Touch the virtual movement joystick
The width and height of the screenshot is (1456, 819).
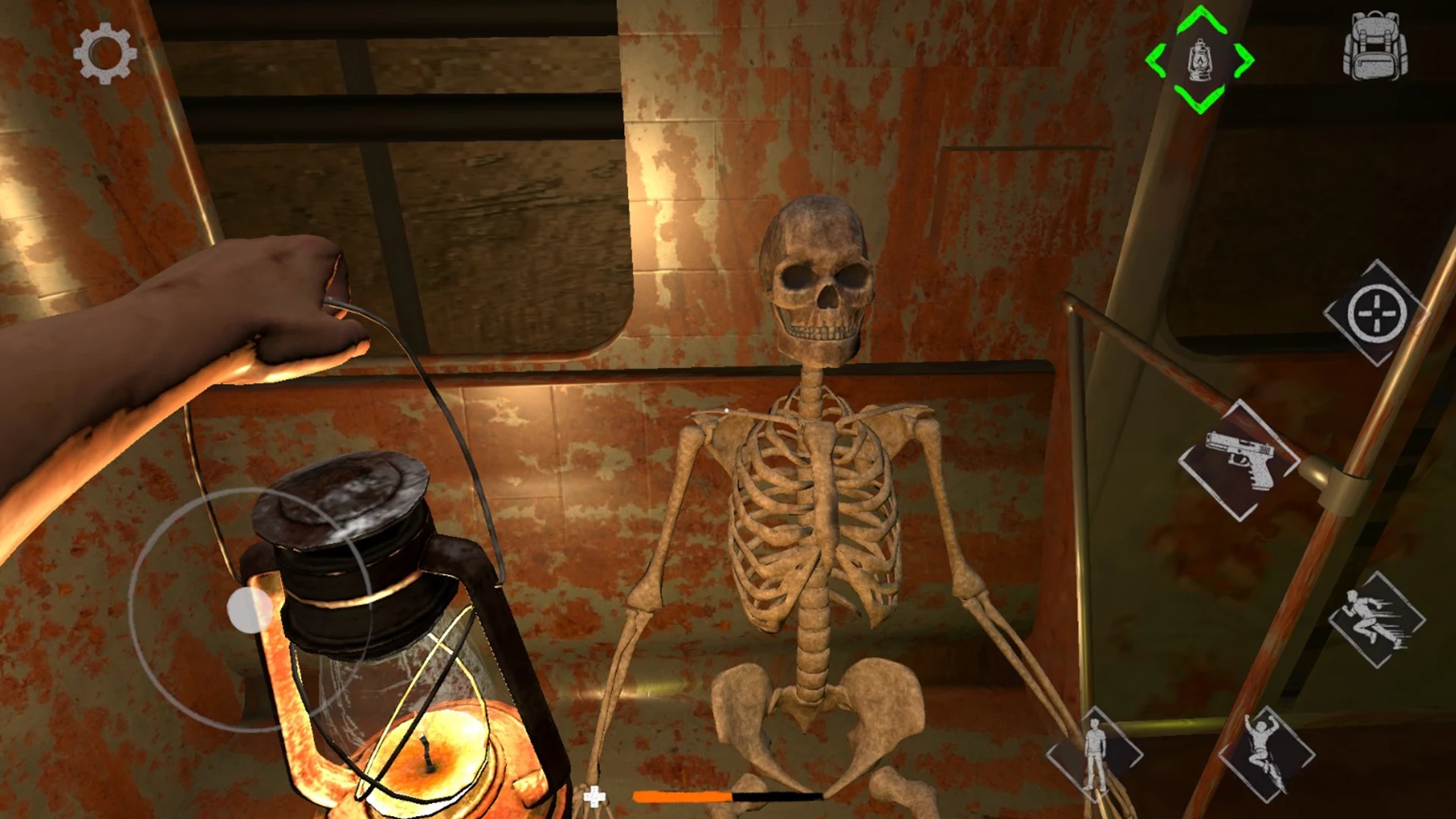[250, 610]
